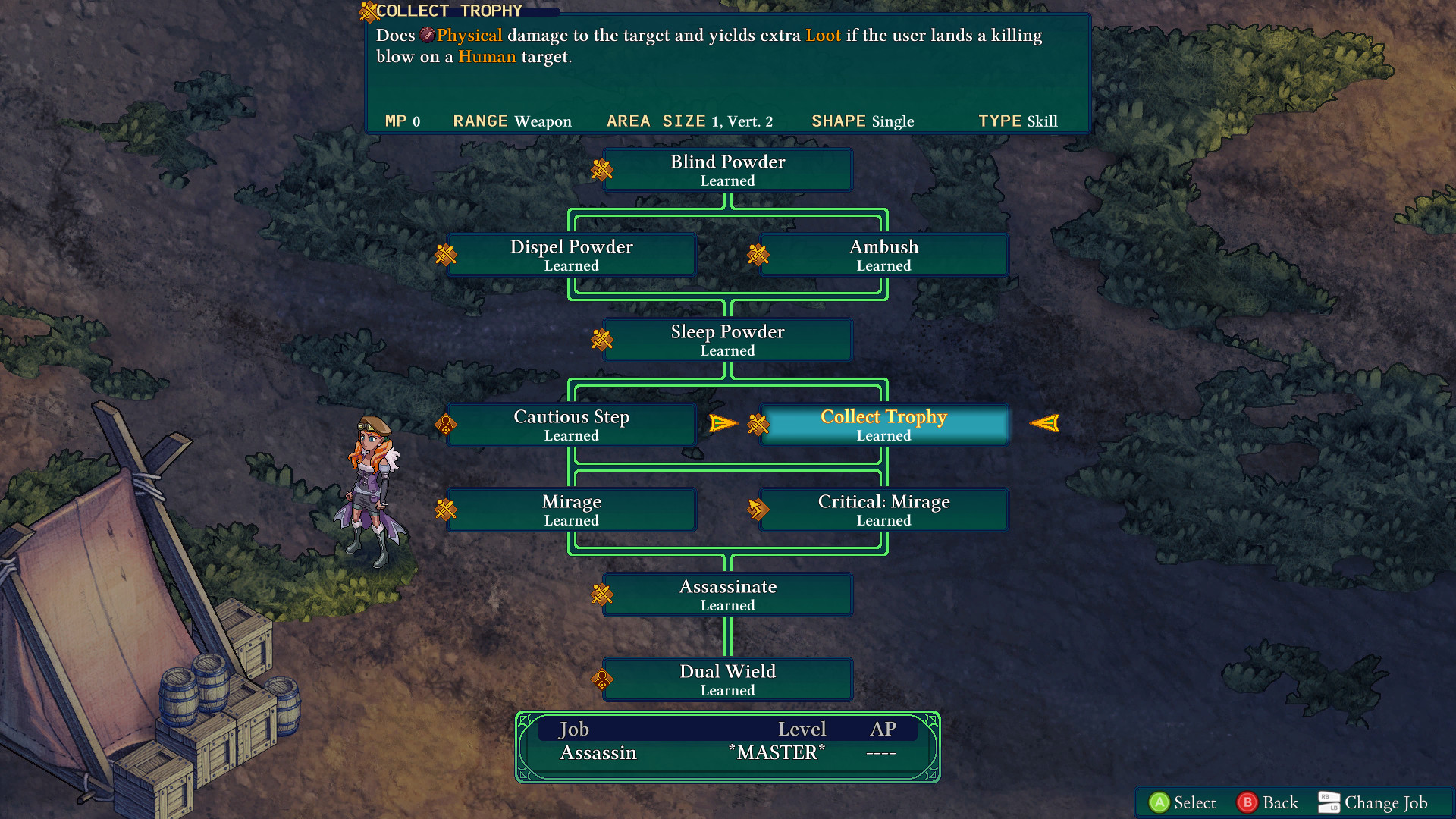Select the Dispel Powder skill icon

(446, 256)
